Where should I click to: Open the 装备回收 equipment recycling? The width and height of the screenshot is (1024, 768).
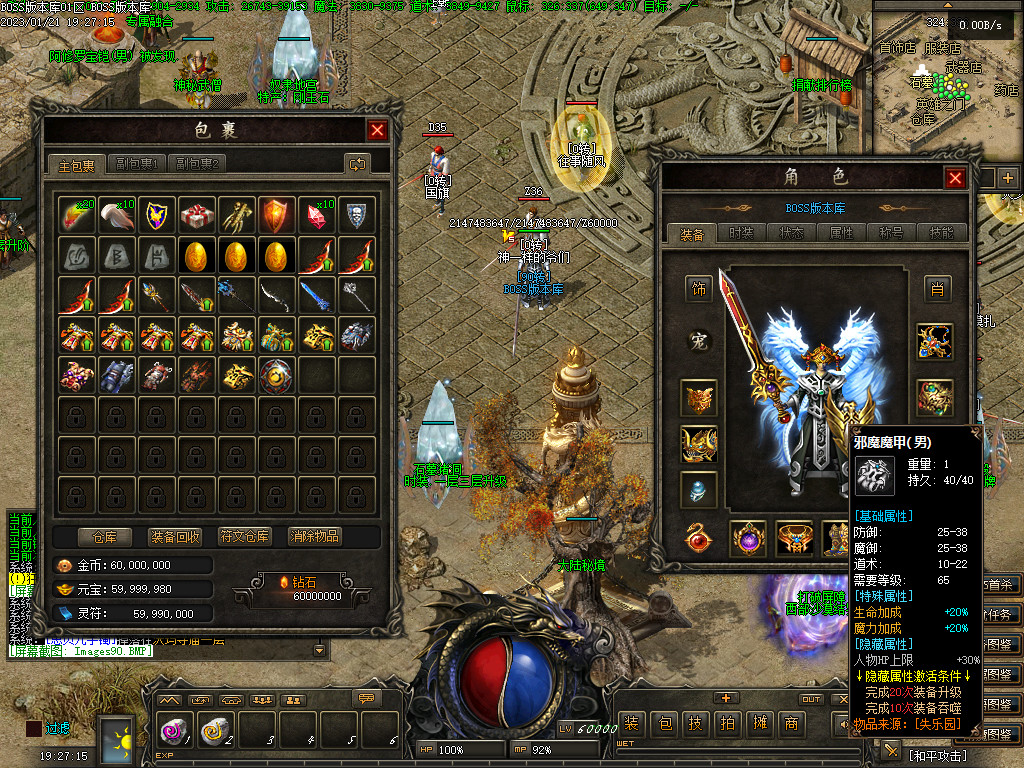click(175, 536)
